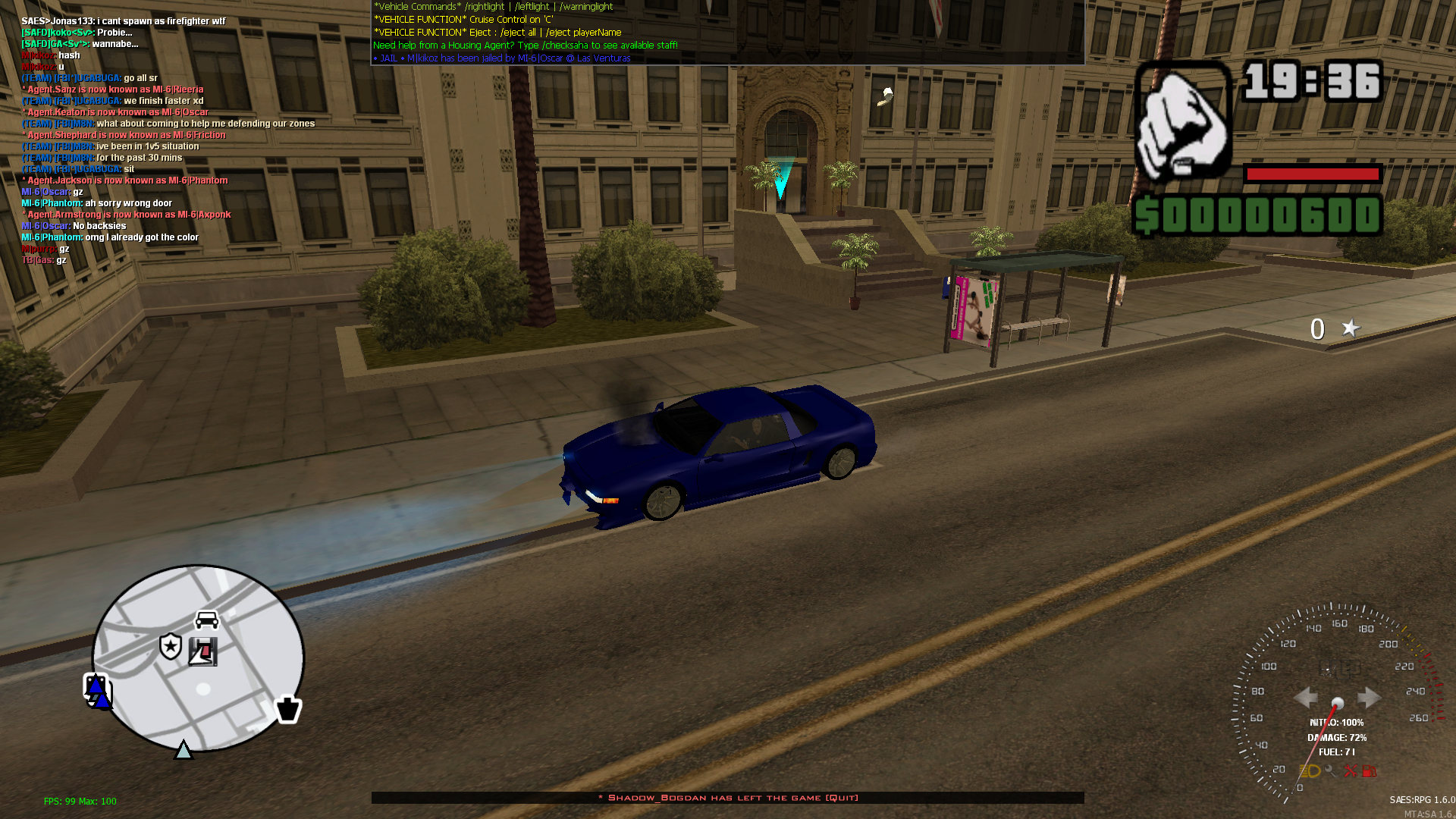This screenshot has height=819, width=1456.
Task: Select the SAES:RPG 1.6.0 version label
Action: (x=1421, y=798)
